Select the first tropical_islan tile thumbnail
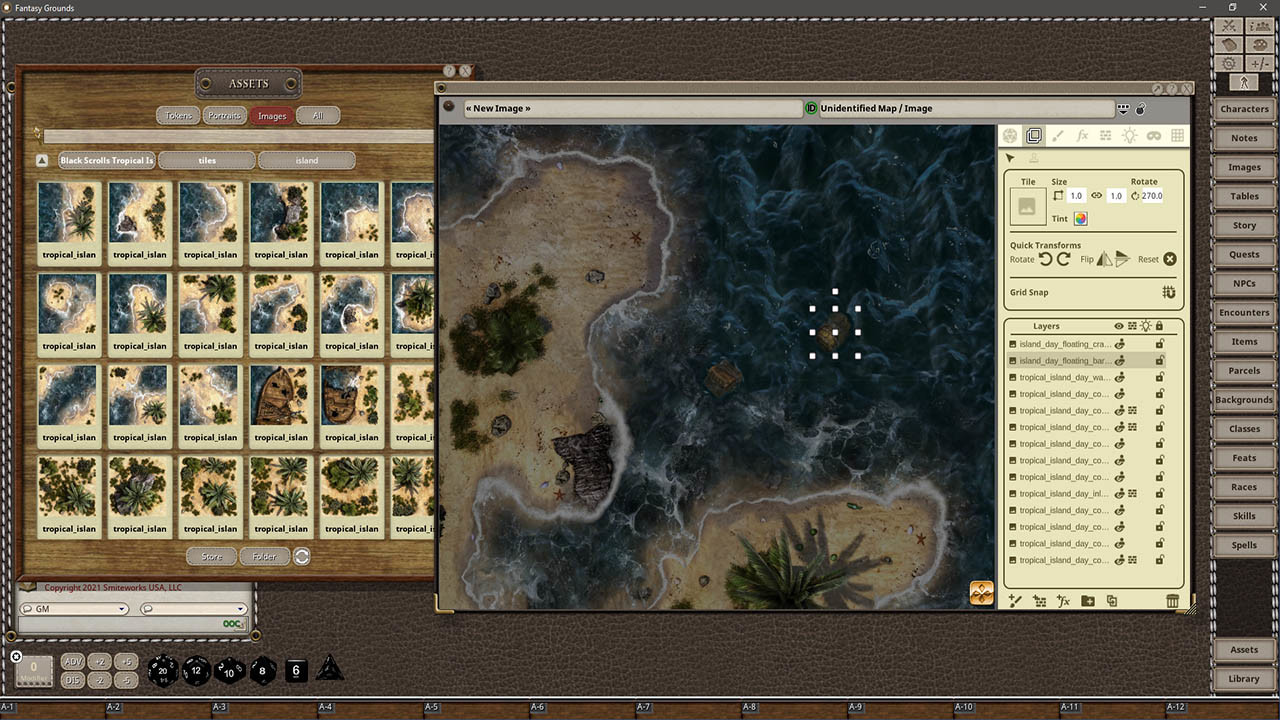Image resolution: width=1280 pixels, height=720 pixels. click(x=68, y=213)
